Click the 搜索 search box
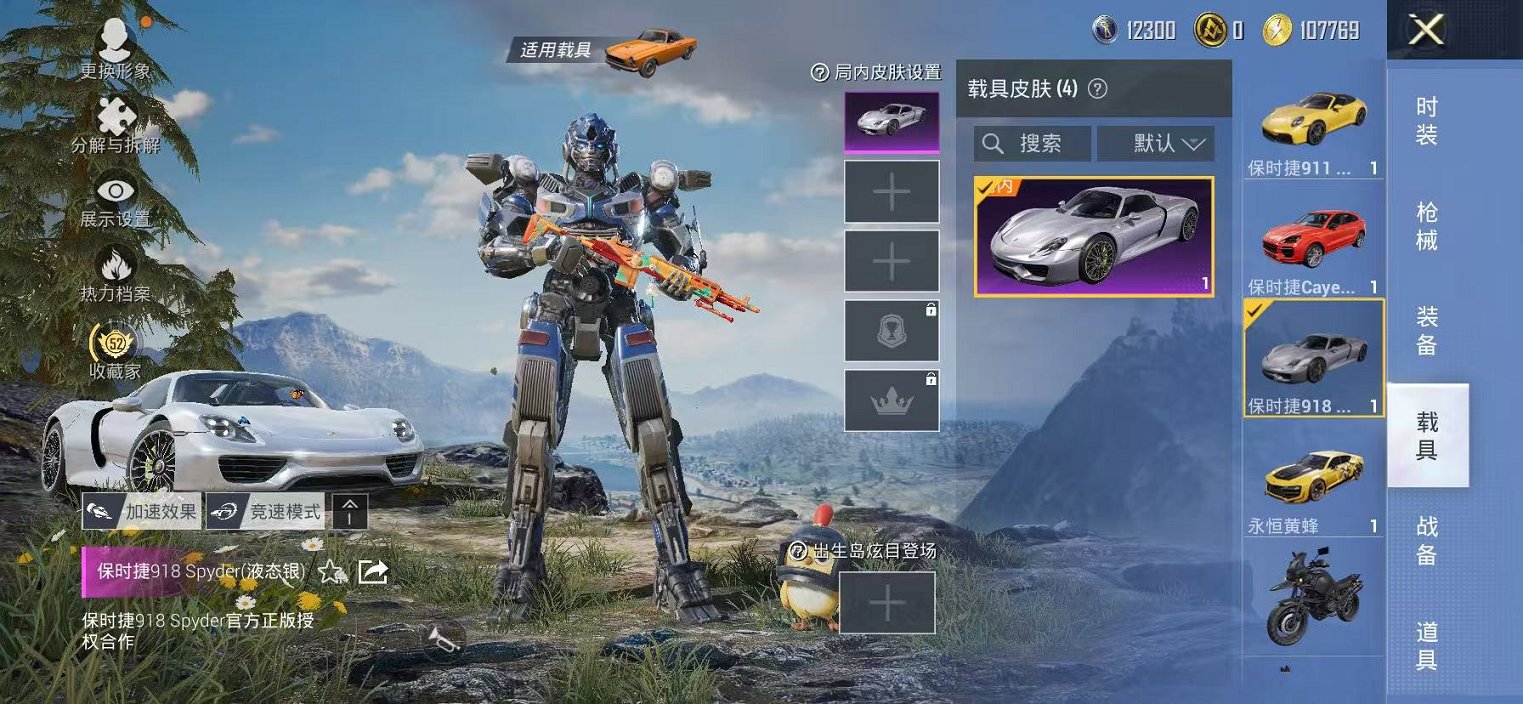The width and height of the screenshot is (1523, 704). tap(1032, 144)
